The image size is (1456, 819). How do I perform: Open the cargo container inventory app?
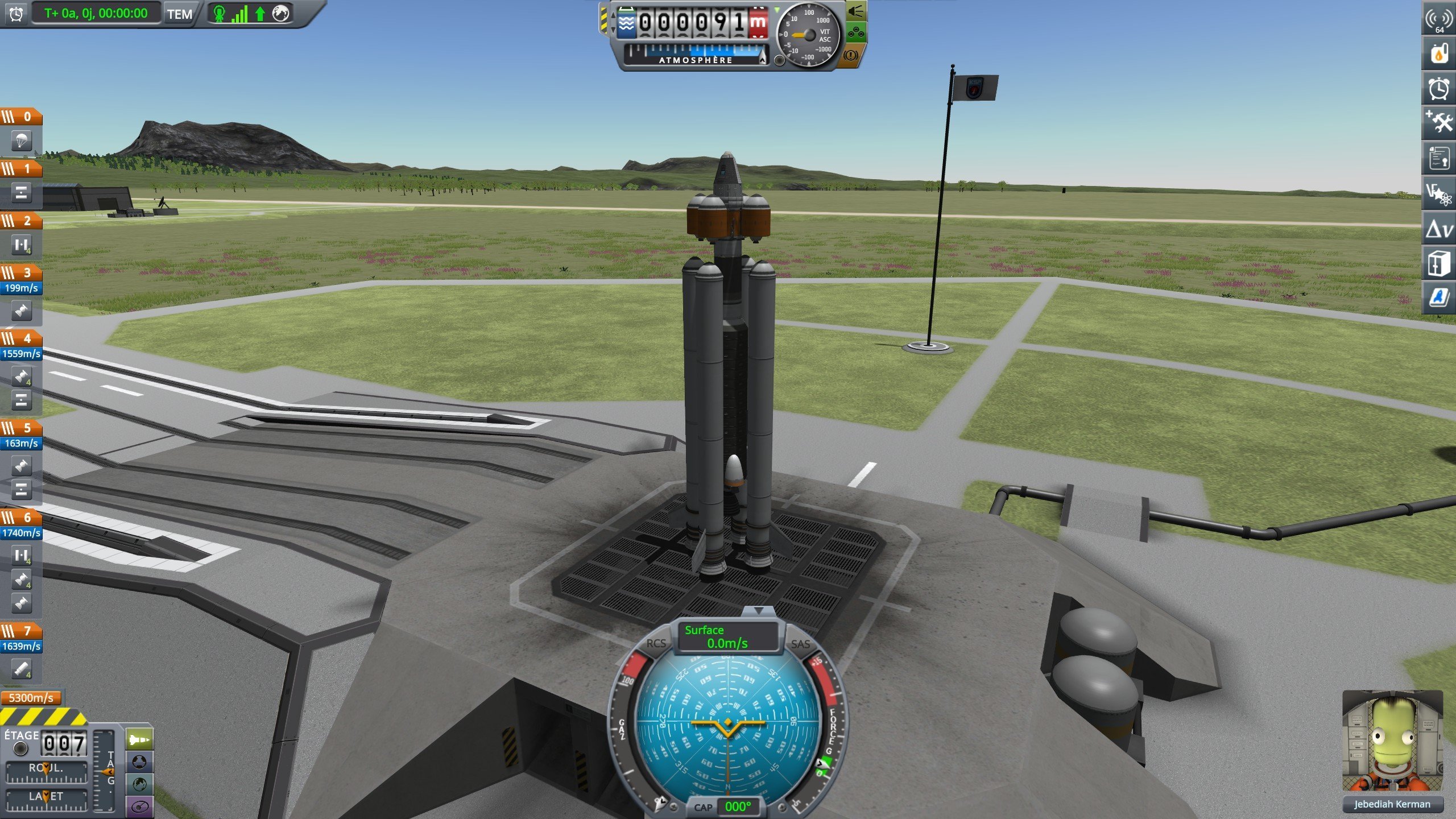(1438, 263)
